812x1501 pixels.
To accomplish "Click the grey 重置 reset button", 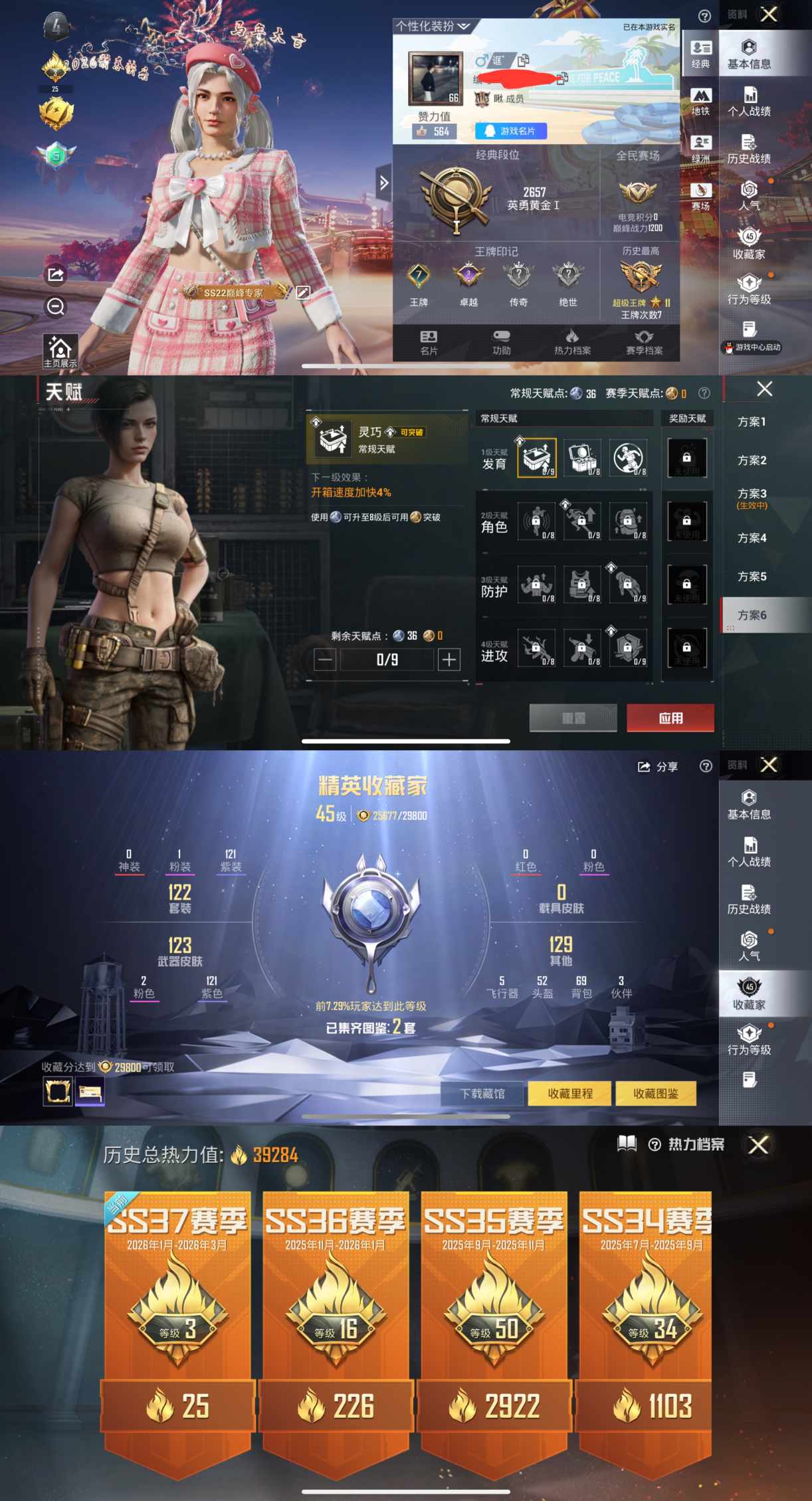I will [x=573, y=718].
